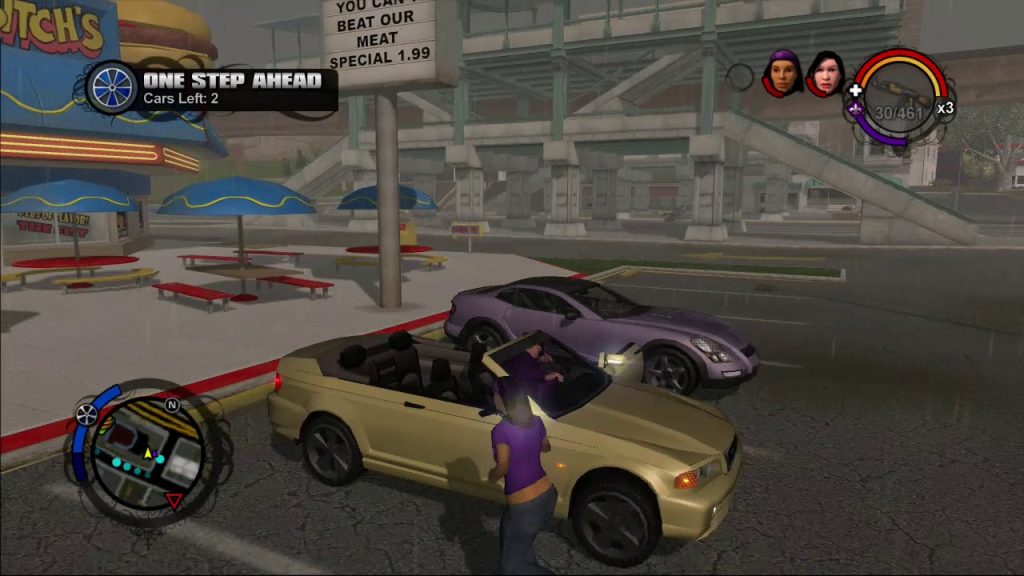
Task: Click the north compass marker on minimap
Action: (171, 405)
